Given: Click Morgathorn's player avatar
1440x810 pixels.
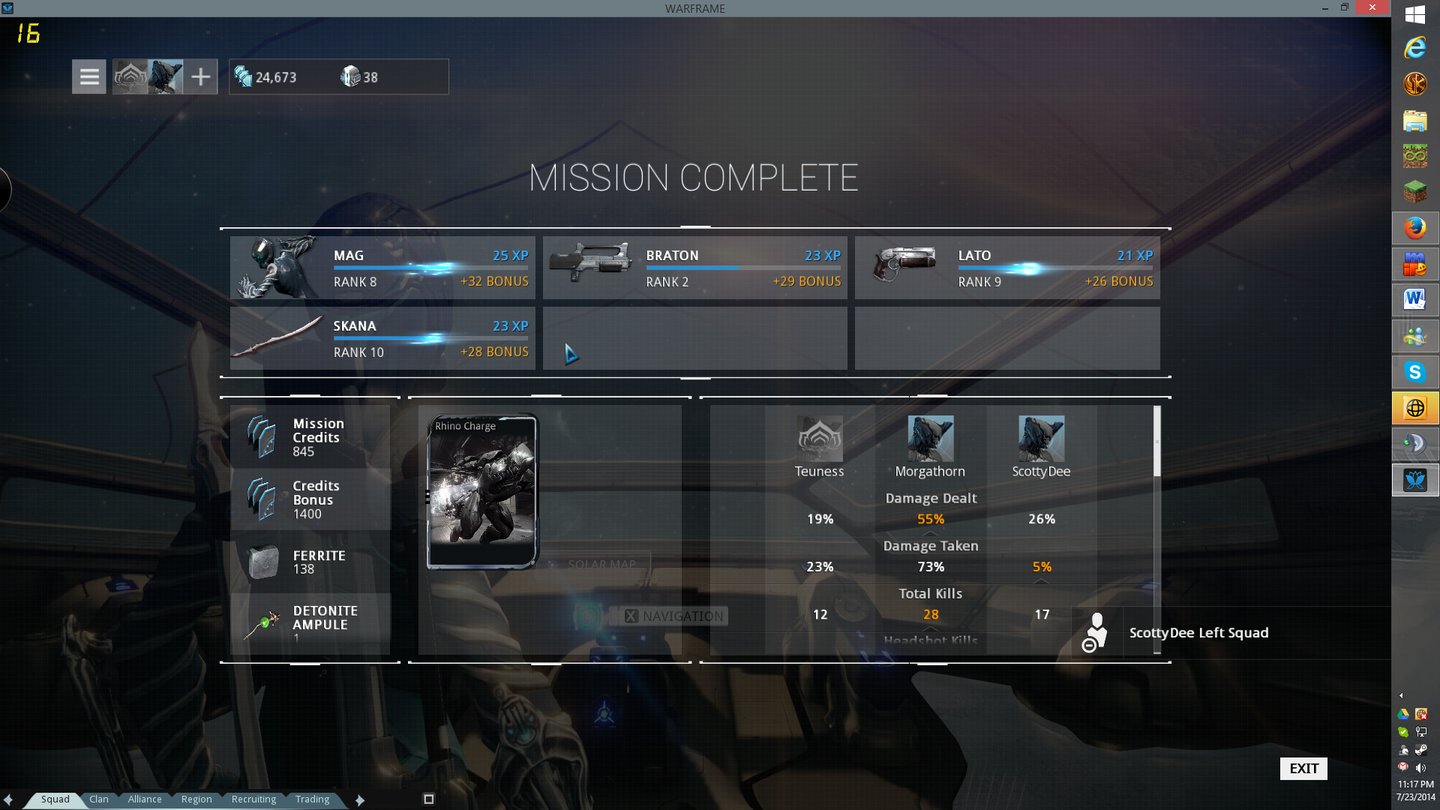Looking at the screenshot, I should coord(930,439).
